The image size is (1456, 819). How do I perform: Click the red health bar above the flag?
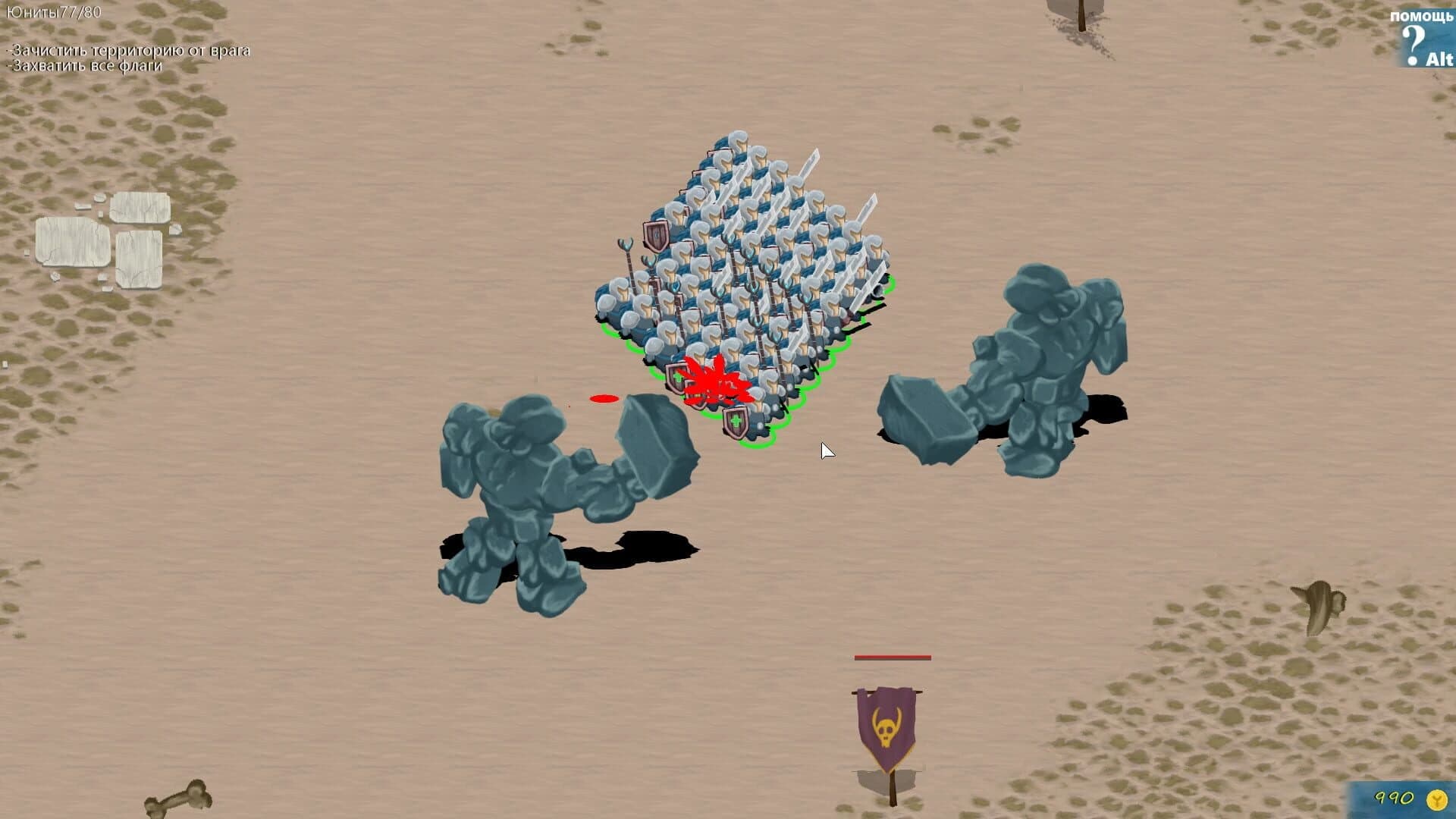(891, 657)
